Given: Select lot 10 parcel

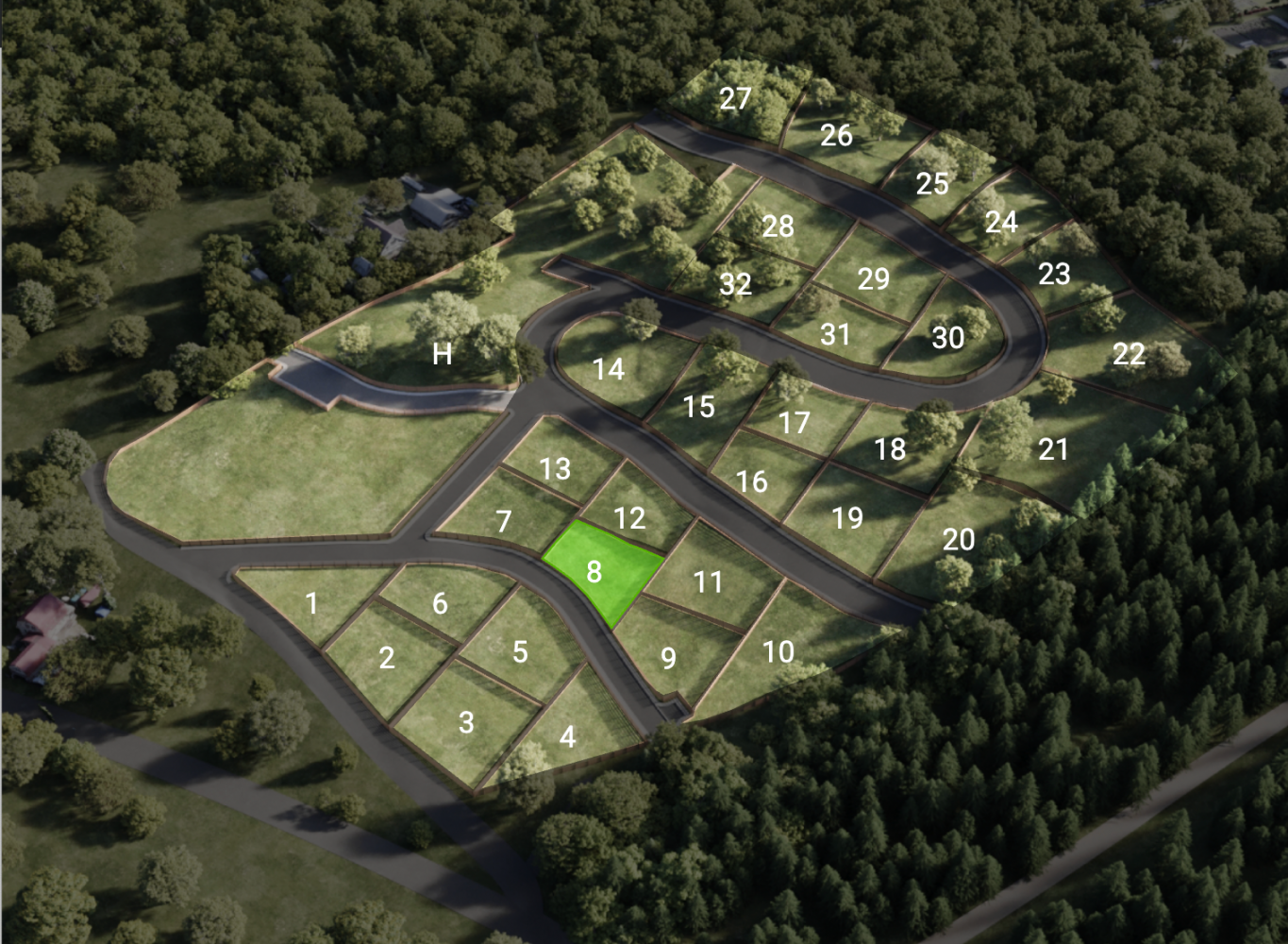Looking at the screenshot, I should (778, 651).
